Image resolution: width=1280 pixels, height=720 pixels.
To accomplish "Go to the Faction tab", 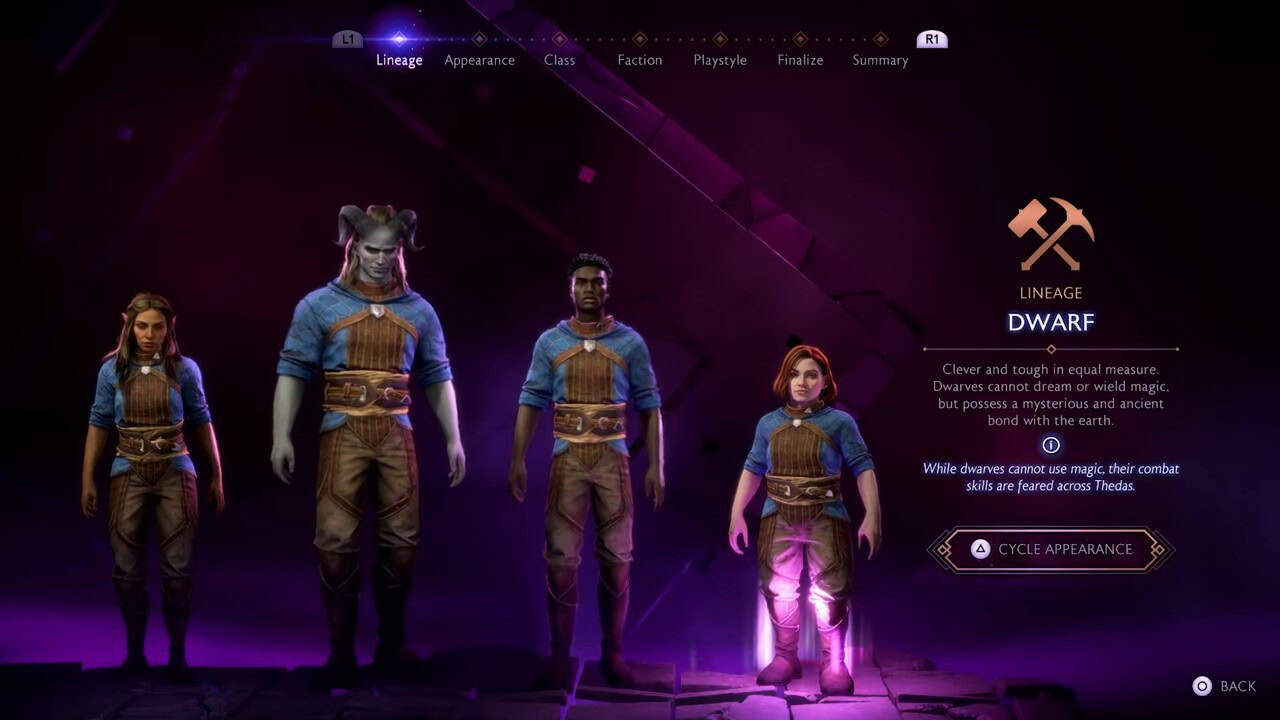I will [x=639, y=60].
